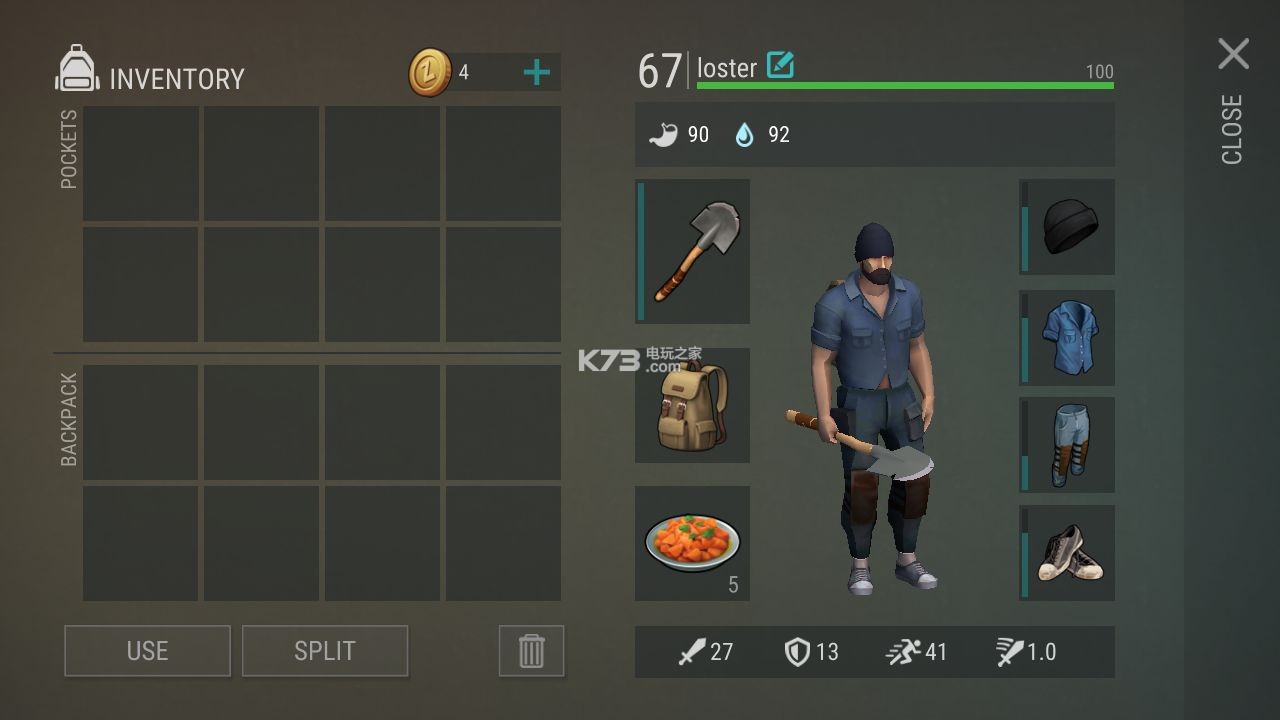This screenshot has width=1280, height=720.
Task: Select the pants equipment slot
Action: click(1067, 444)
